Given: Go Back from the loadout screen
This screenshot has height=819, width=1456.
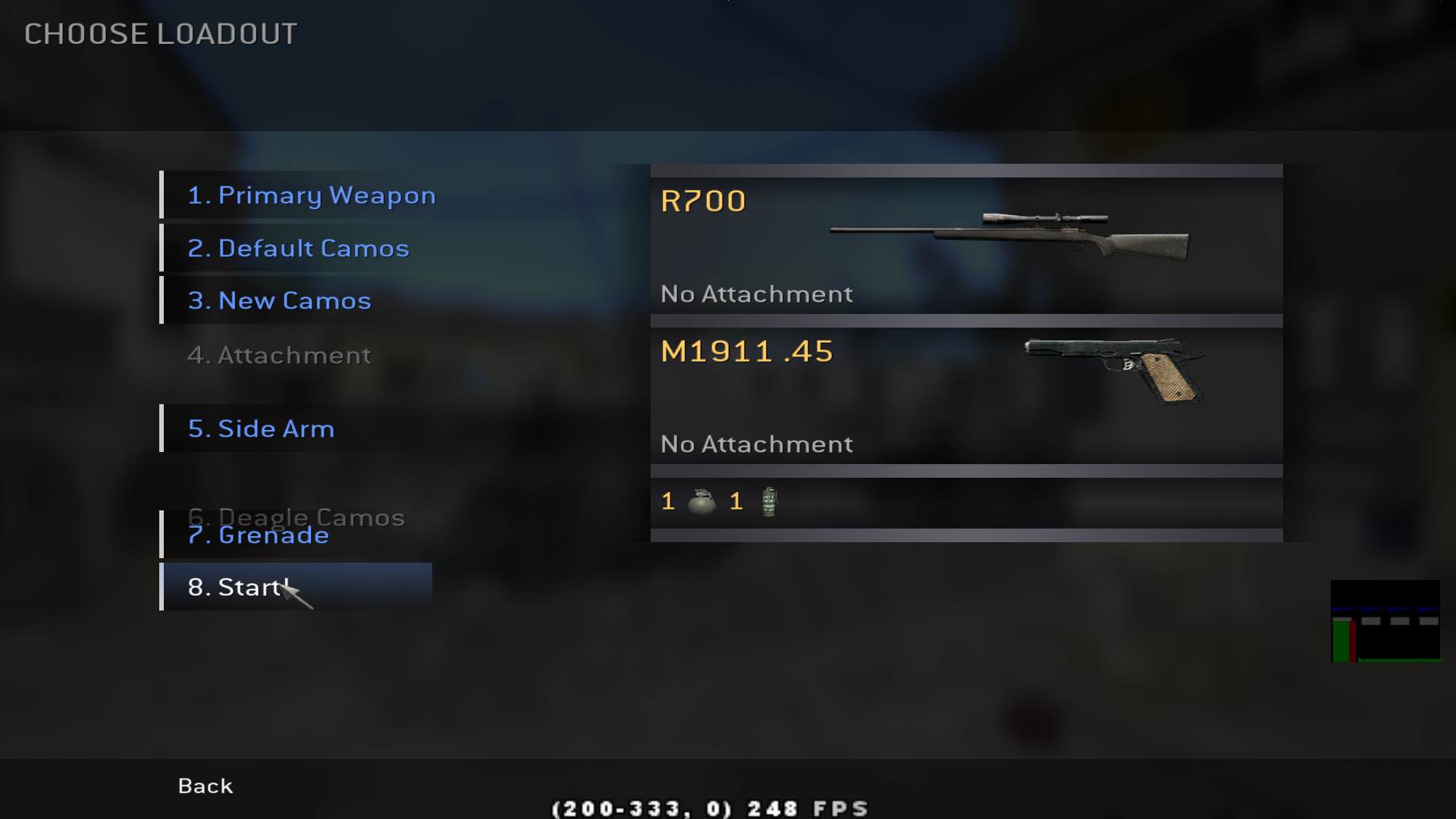Looking at the screenshot, I should pyautogui.click(x=205, y=786).
